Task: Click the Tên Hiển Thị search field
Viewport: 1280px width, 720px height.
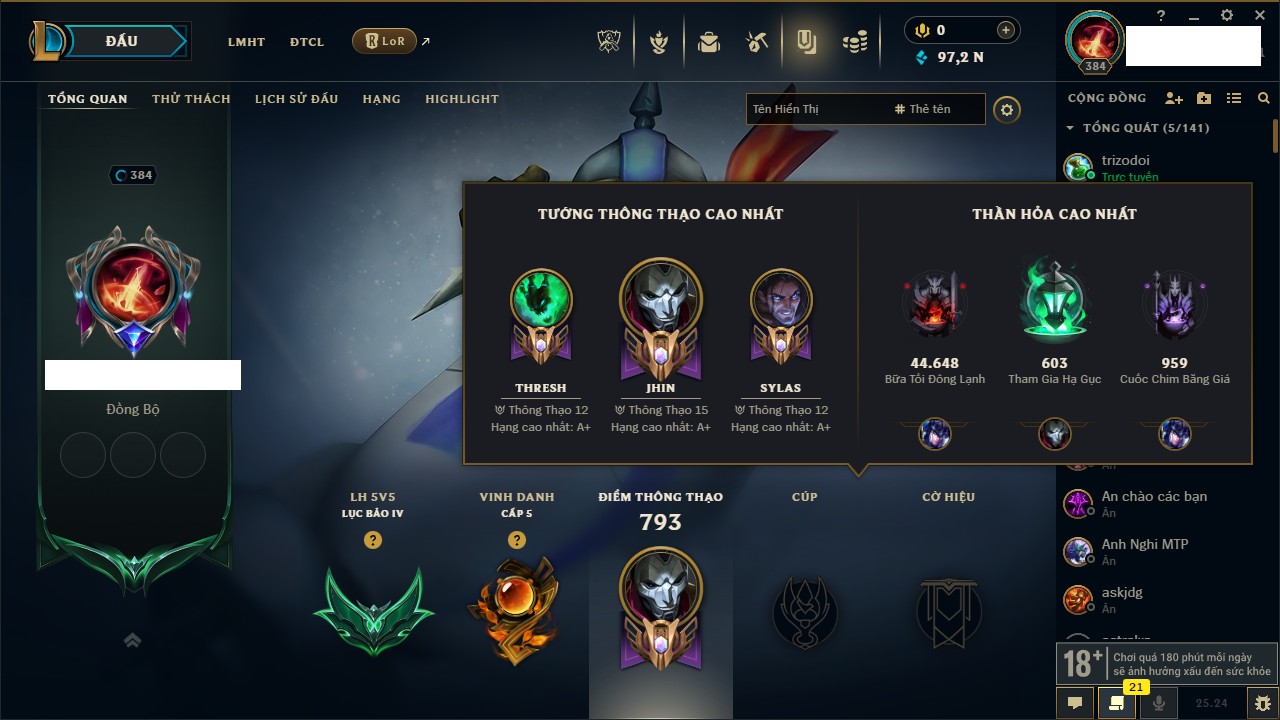Action: tap(815, 109)
